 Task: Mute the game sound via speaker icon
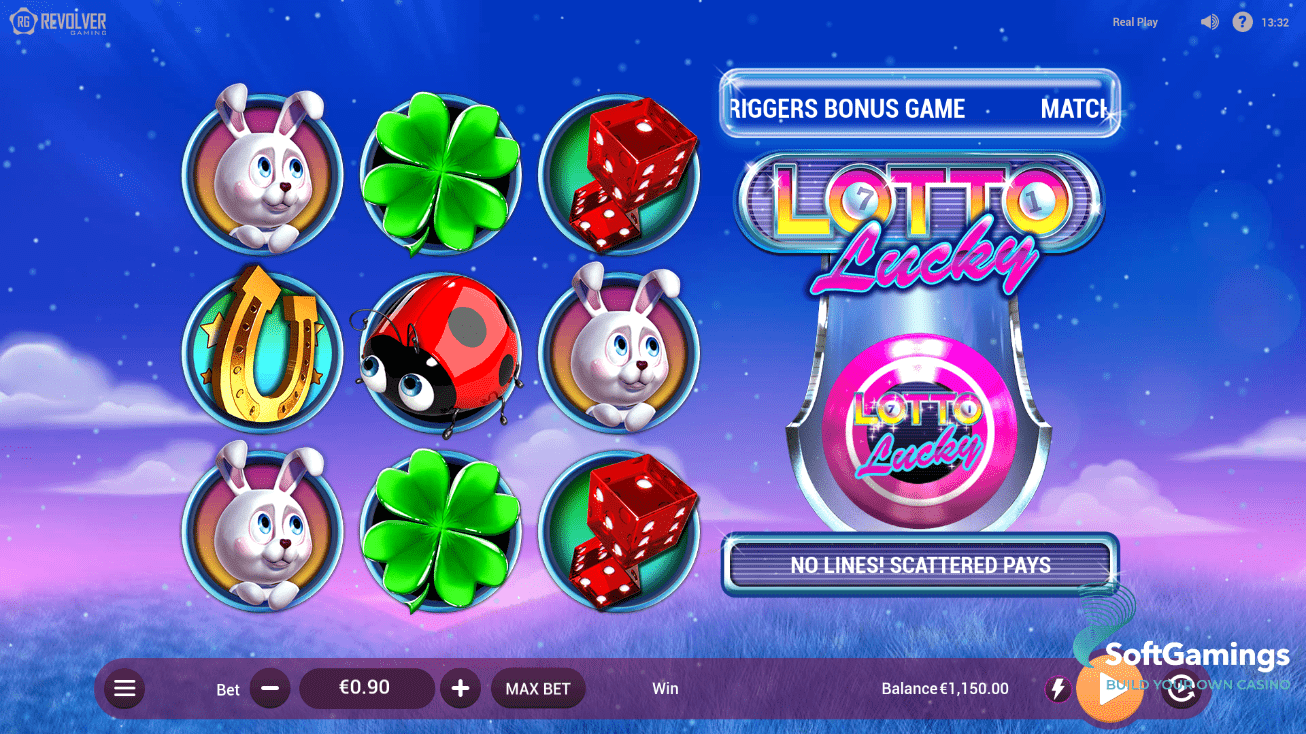tap(1209, 21)
